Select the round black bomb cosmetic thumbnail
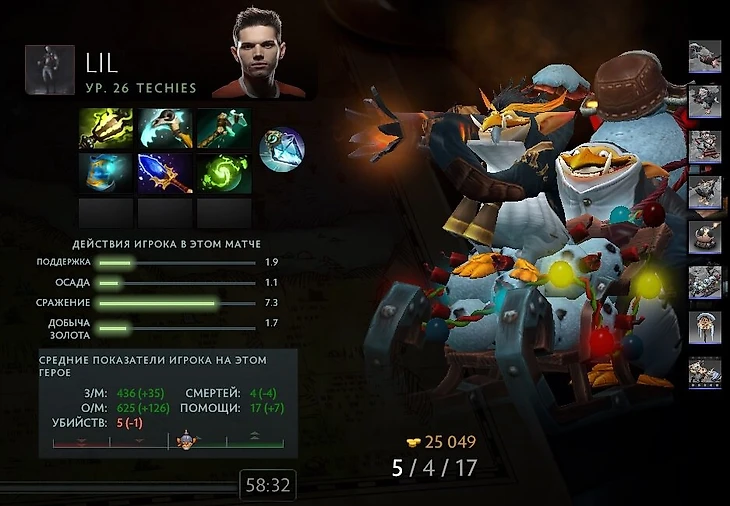The width and height of the screenshot is (730, 506). point(705,236)
